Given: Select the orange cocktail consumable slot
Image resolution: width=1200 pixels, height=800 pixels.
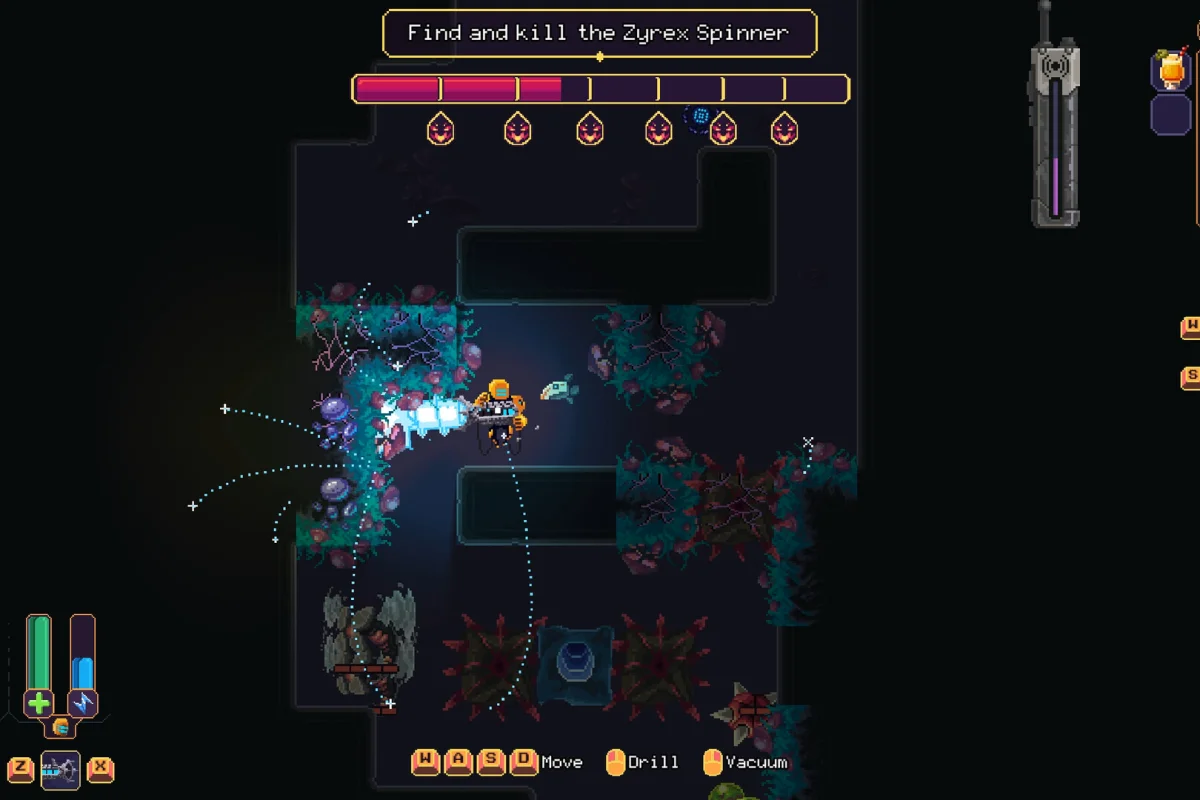Looking at the screenshot, I should tap(1169, 71).
